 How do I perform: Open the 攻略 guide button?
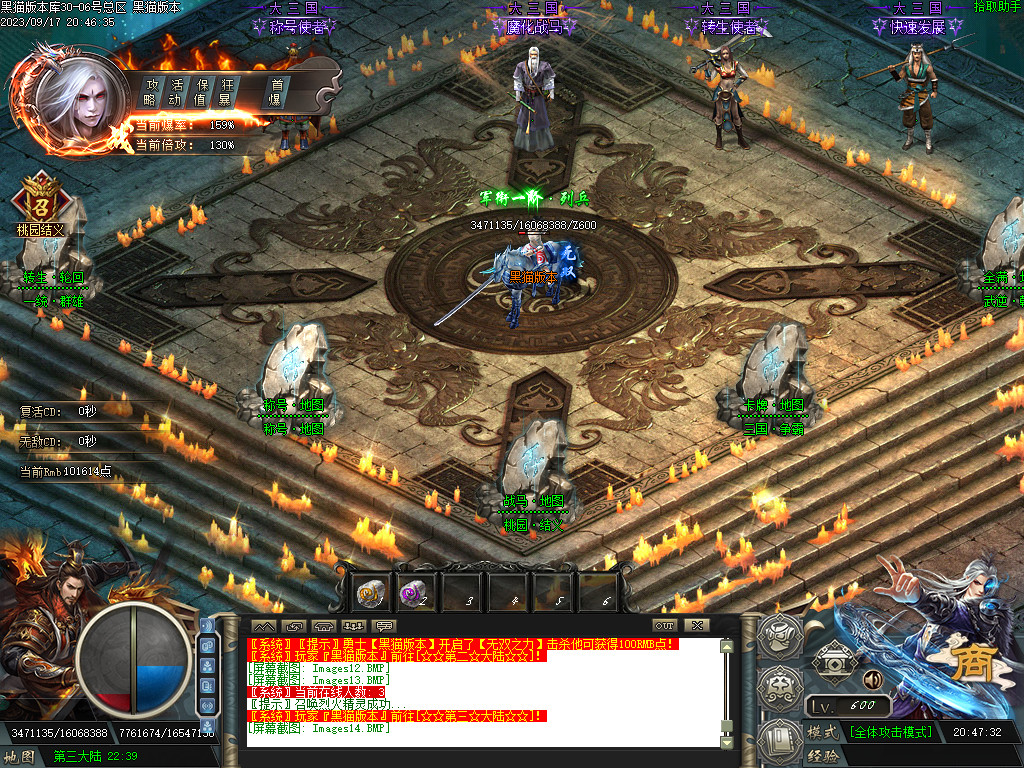[151, 91]
